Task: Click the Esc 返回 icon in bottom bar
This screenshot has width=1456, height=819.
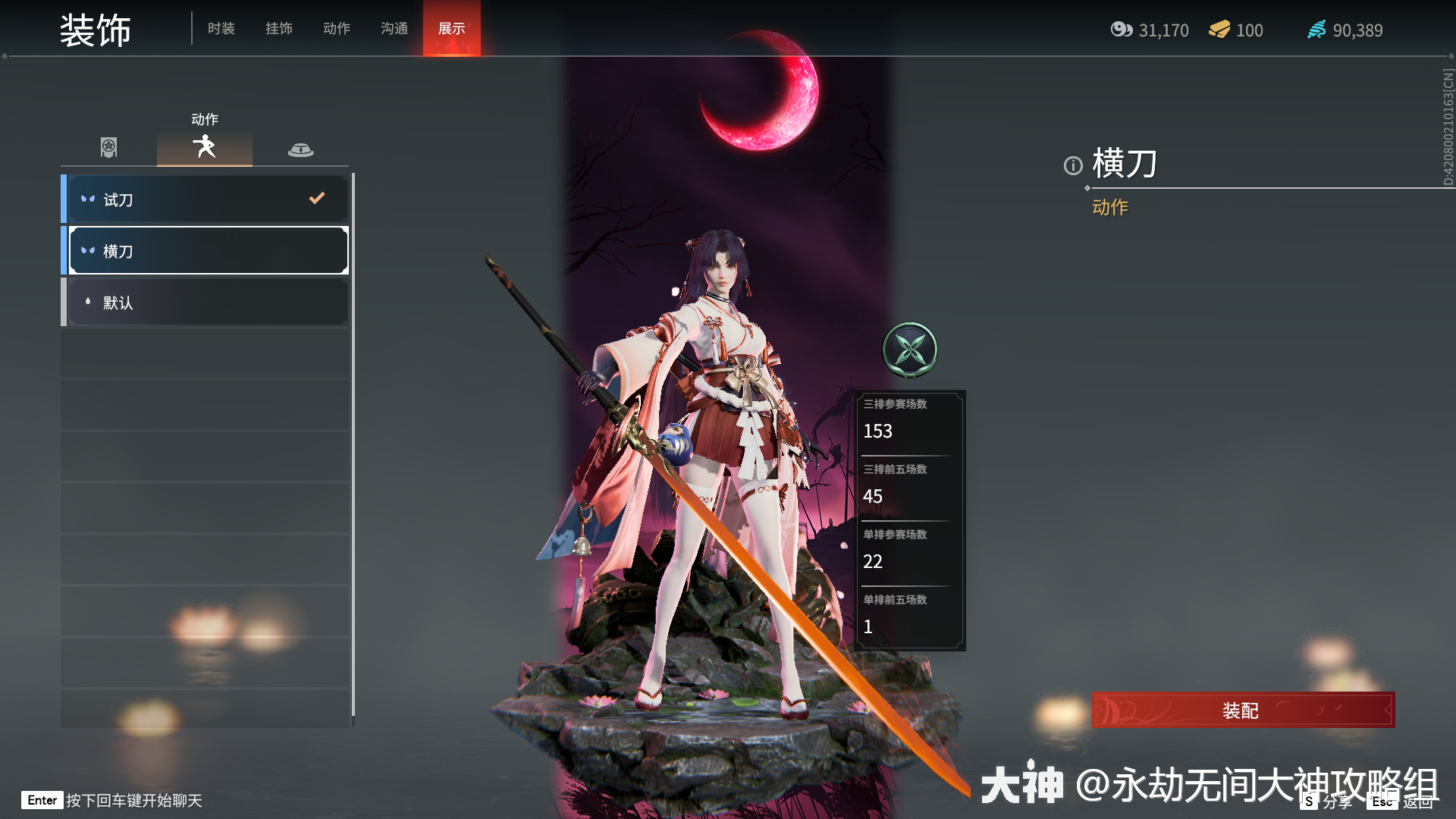Action: [1382, 801]
